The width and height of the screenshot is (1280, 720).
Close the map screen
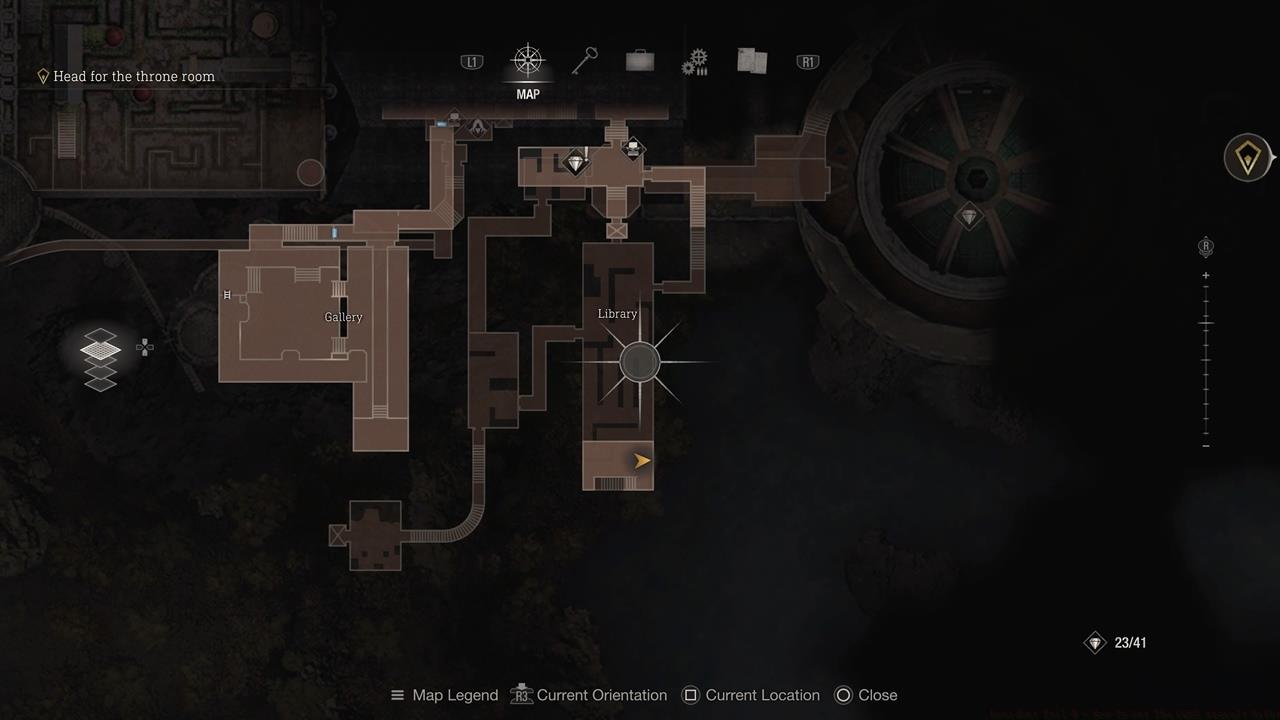click(x=865, y=695)
